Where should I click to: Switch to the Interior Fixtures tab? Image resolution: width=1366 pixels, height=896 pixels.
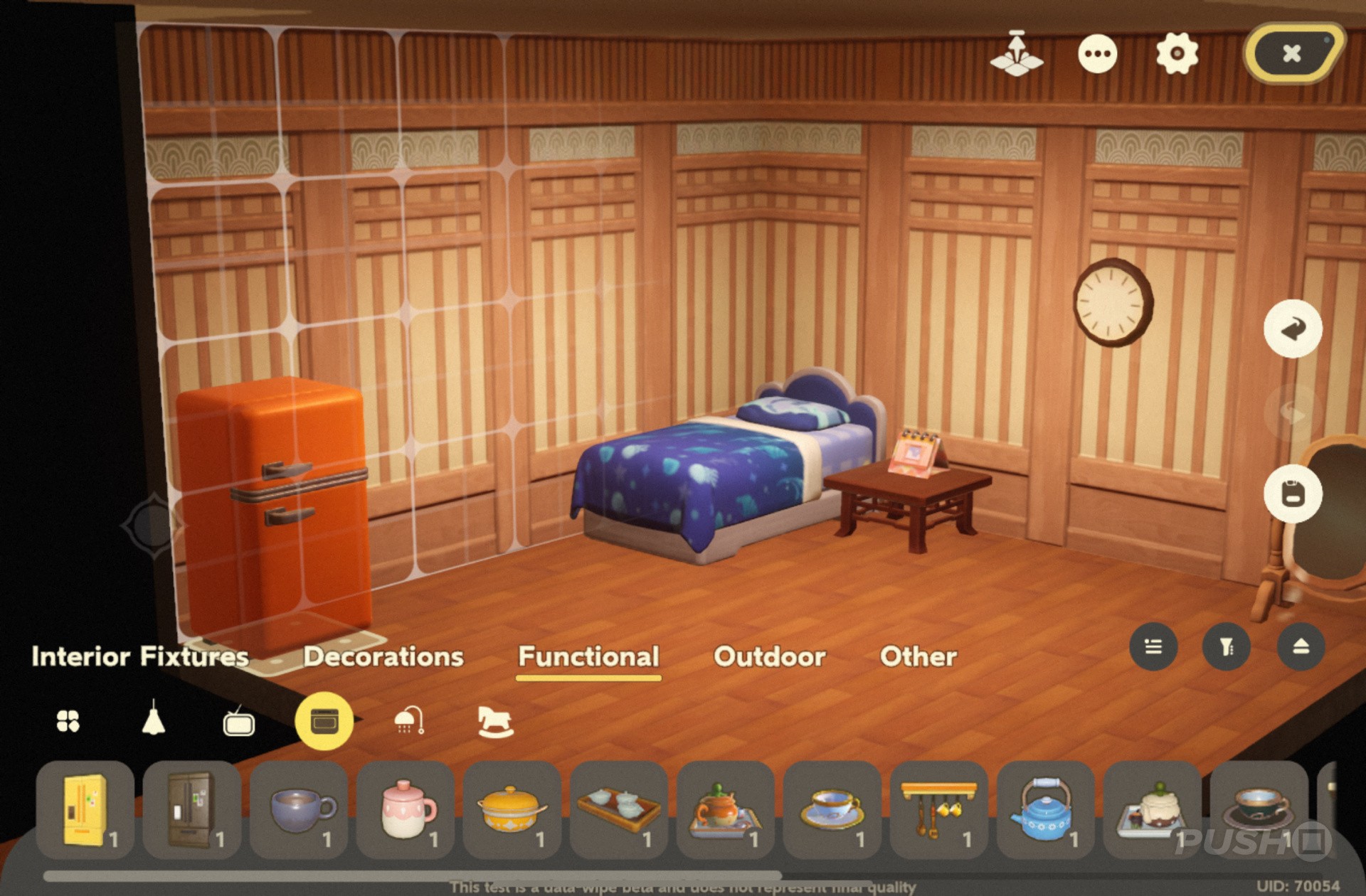click(140, 656)
